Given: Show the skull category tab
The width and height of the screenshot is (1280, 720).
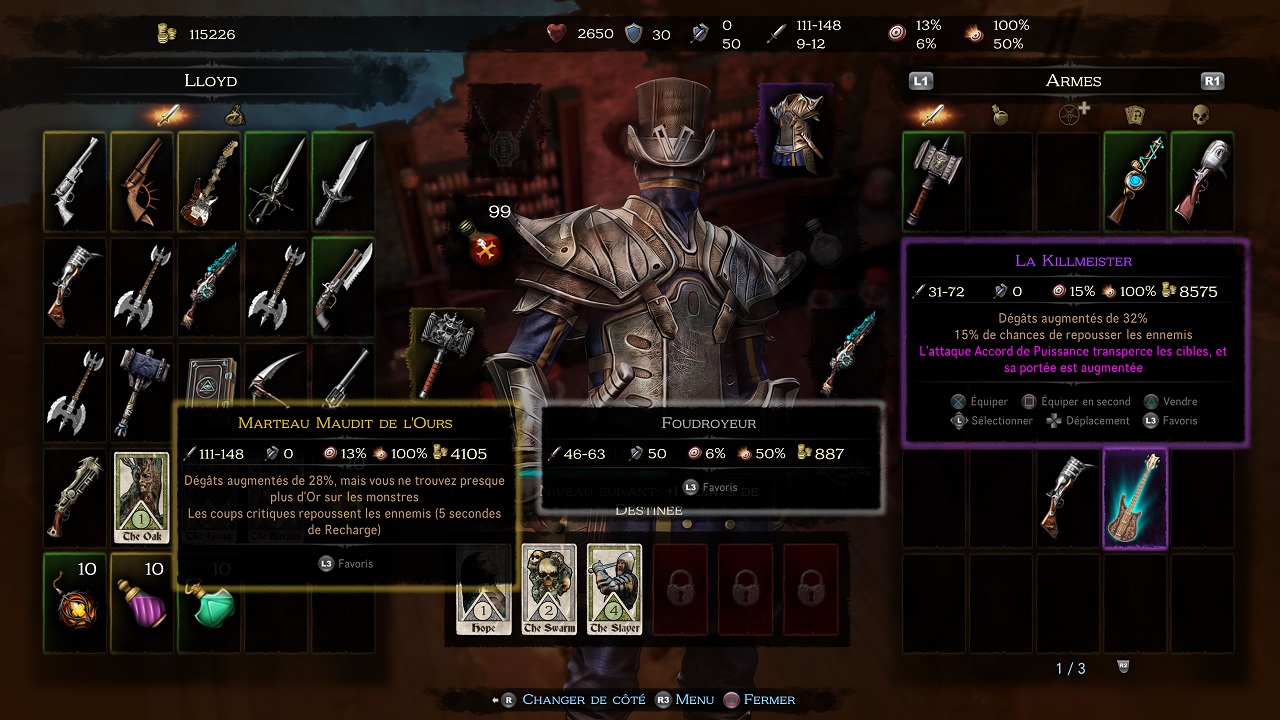Looking at the screenshot, I should click(1201, 115).
